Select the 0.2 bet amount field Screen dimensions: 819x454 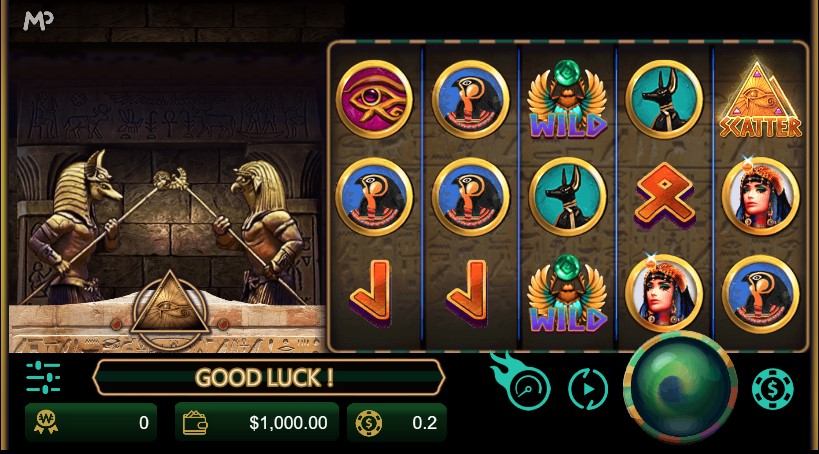397,422
